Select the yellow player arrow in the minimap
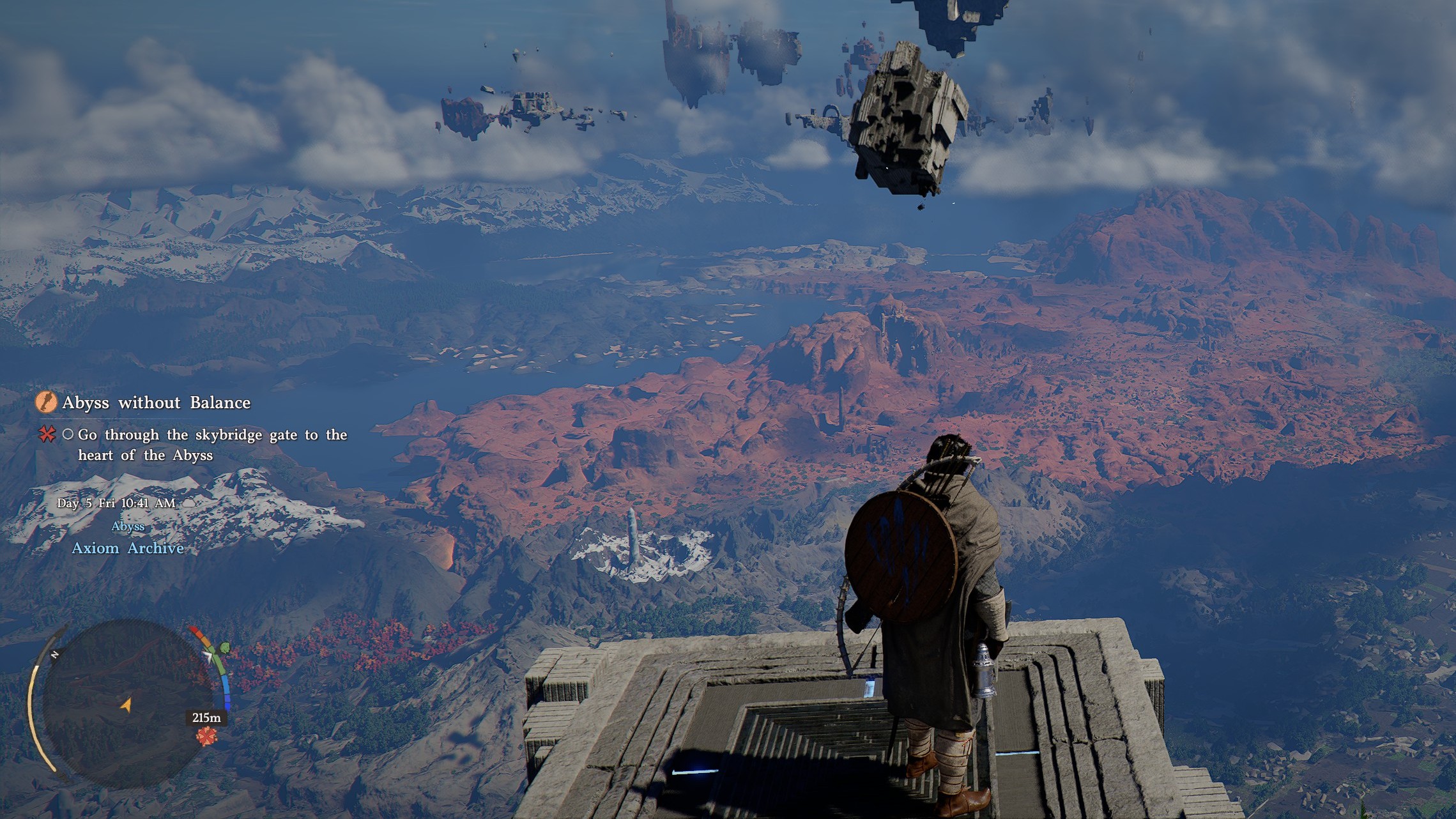Screen dimensions: 1456x819 pos(126,705)
